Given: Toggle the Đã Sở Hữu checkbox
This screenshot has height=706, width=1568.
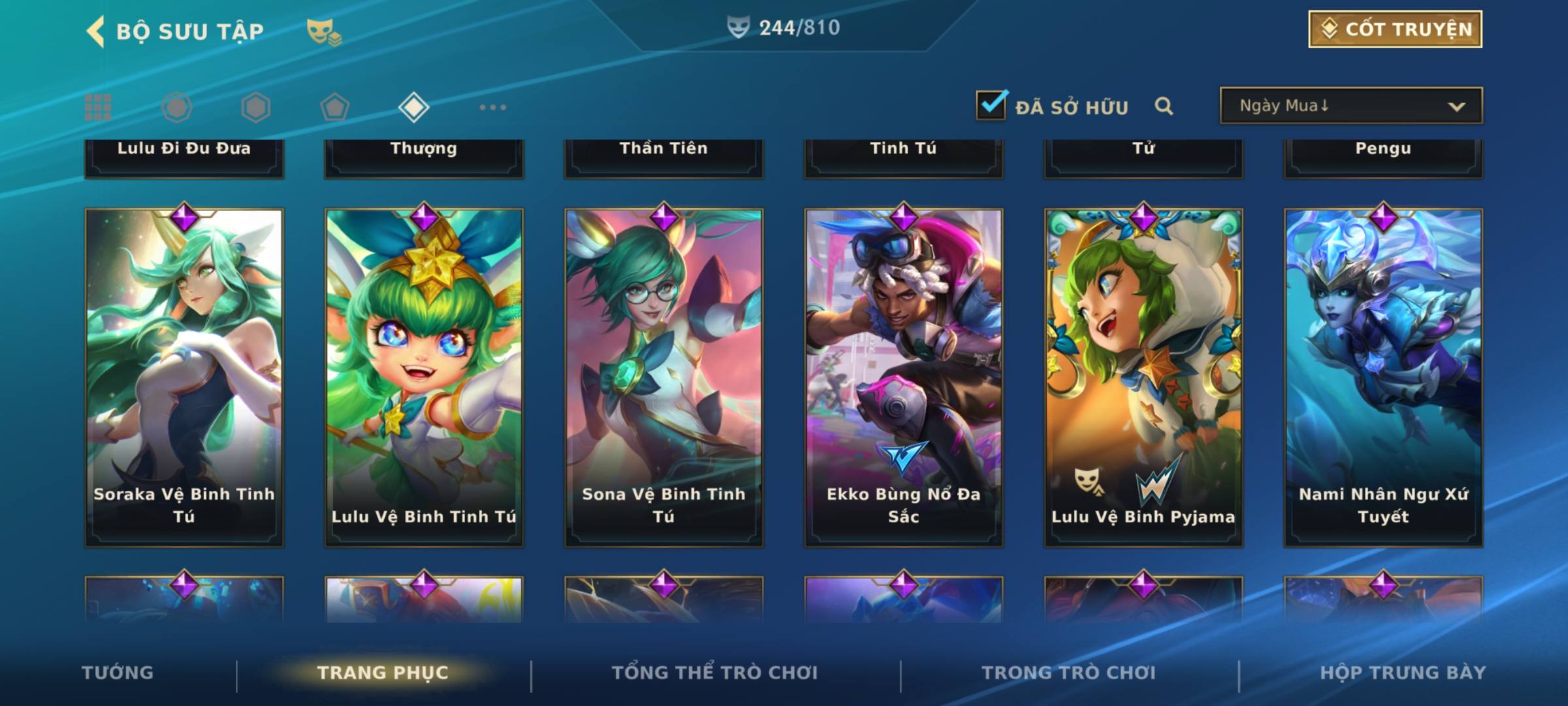Looking at the screenshot, I should [992, 105].
